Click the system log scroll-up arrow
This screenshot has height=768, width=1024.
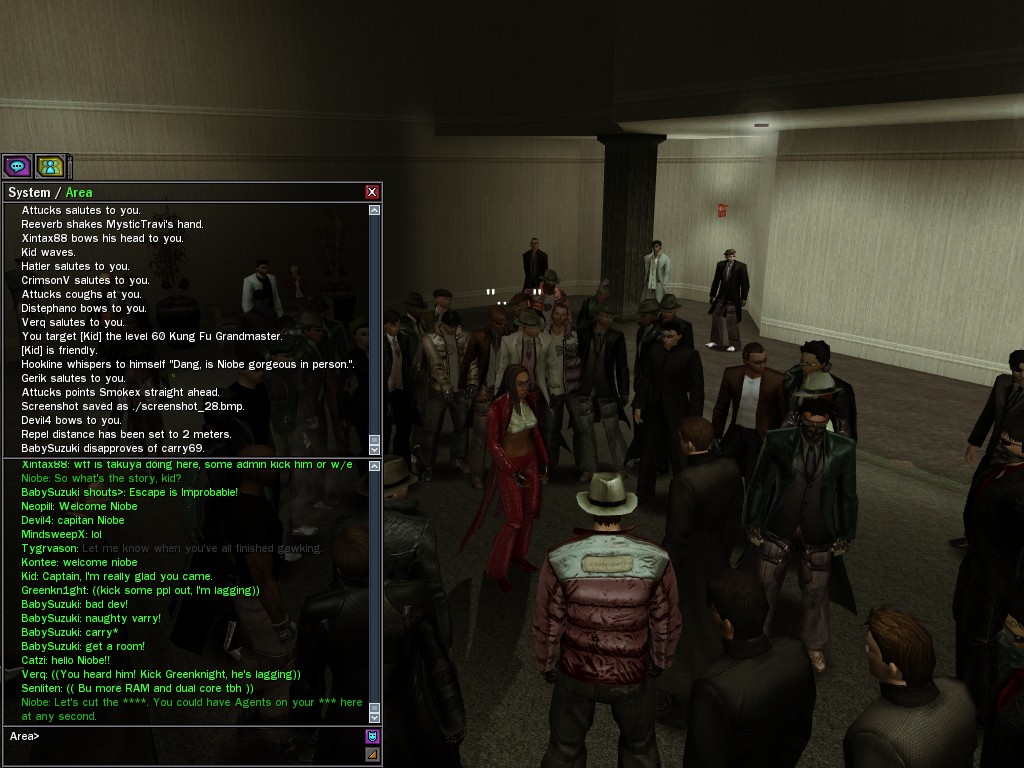(375, 211)
